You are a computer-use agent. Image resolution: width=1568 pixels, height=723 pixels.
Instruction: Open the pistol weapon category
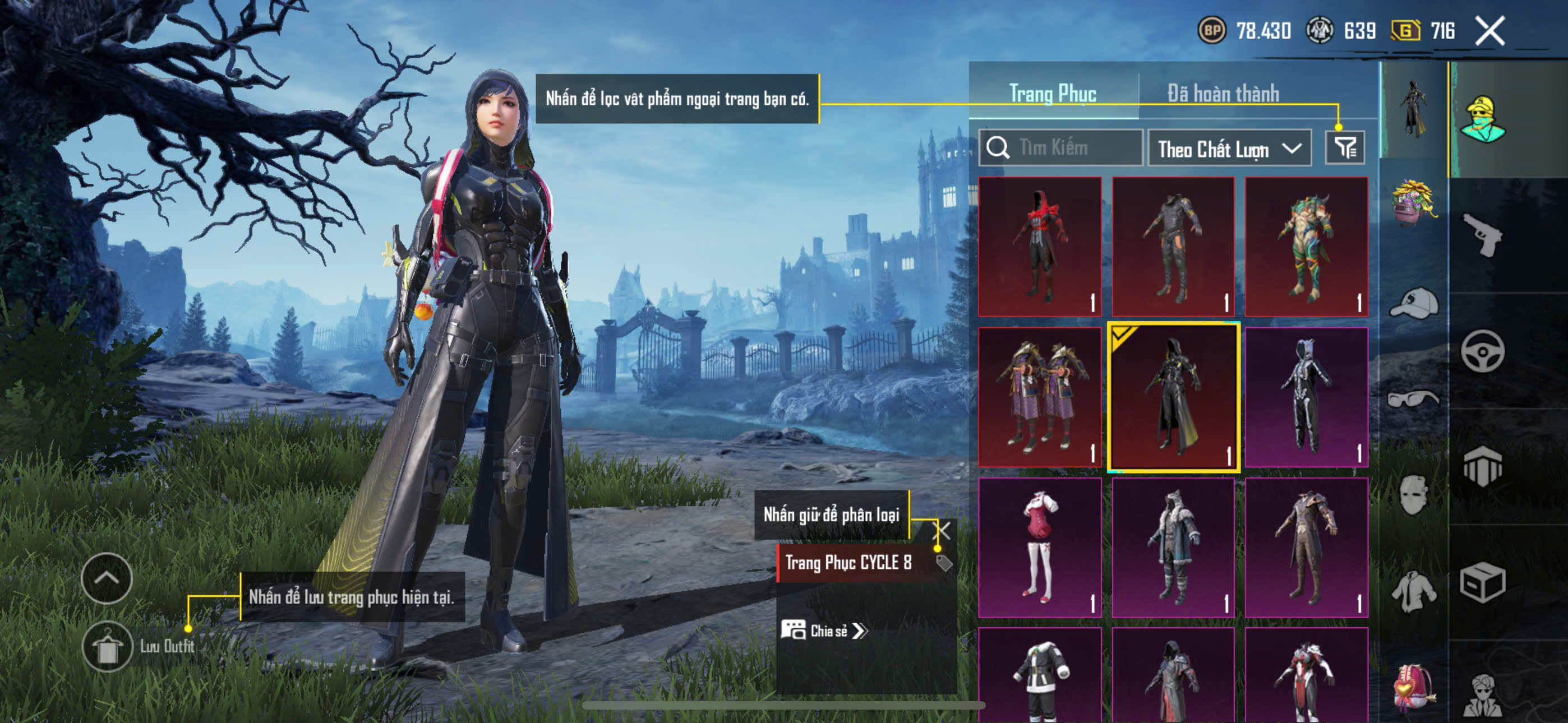click(x=1482, y=235)
